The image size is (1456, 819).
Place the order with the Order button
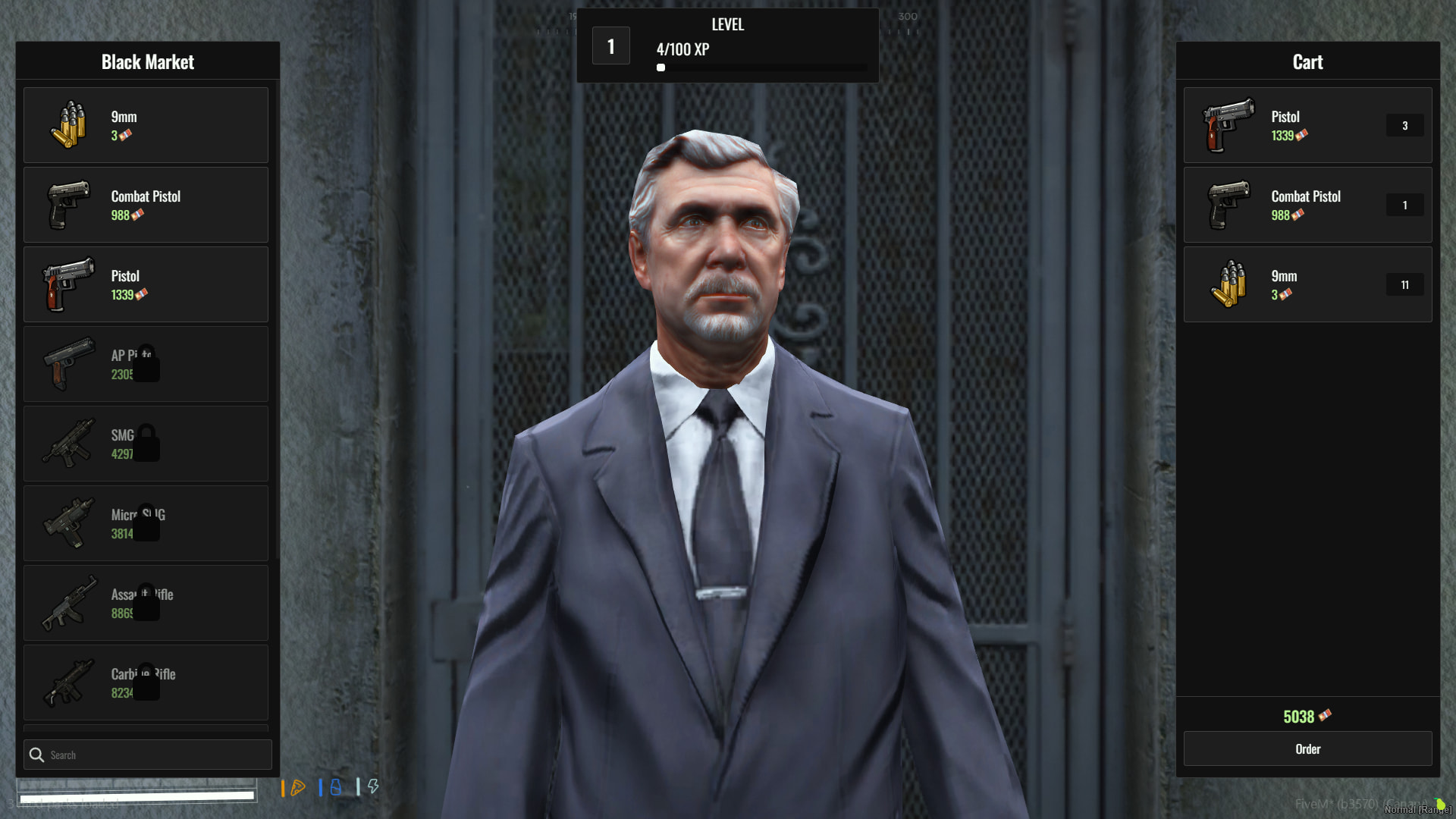(1307, 749)
